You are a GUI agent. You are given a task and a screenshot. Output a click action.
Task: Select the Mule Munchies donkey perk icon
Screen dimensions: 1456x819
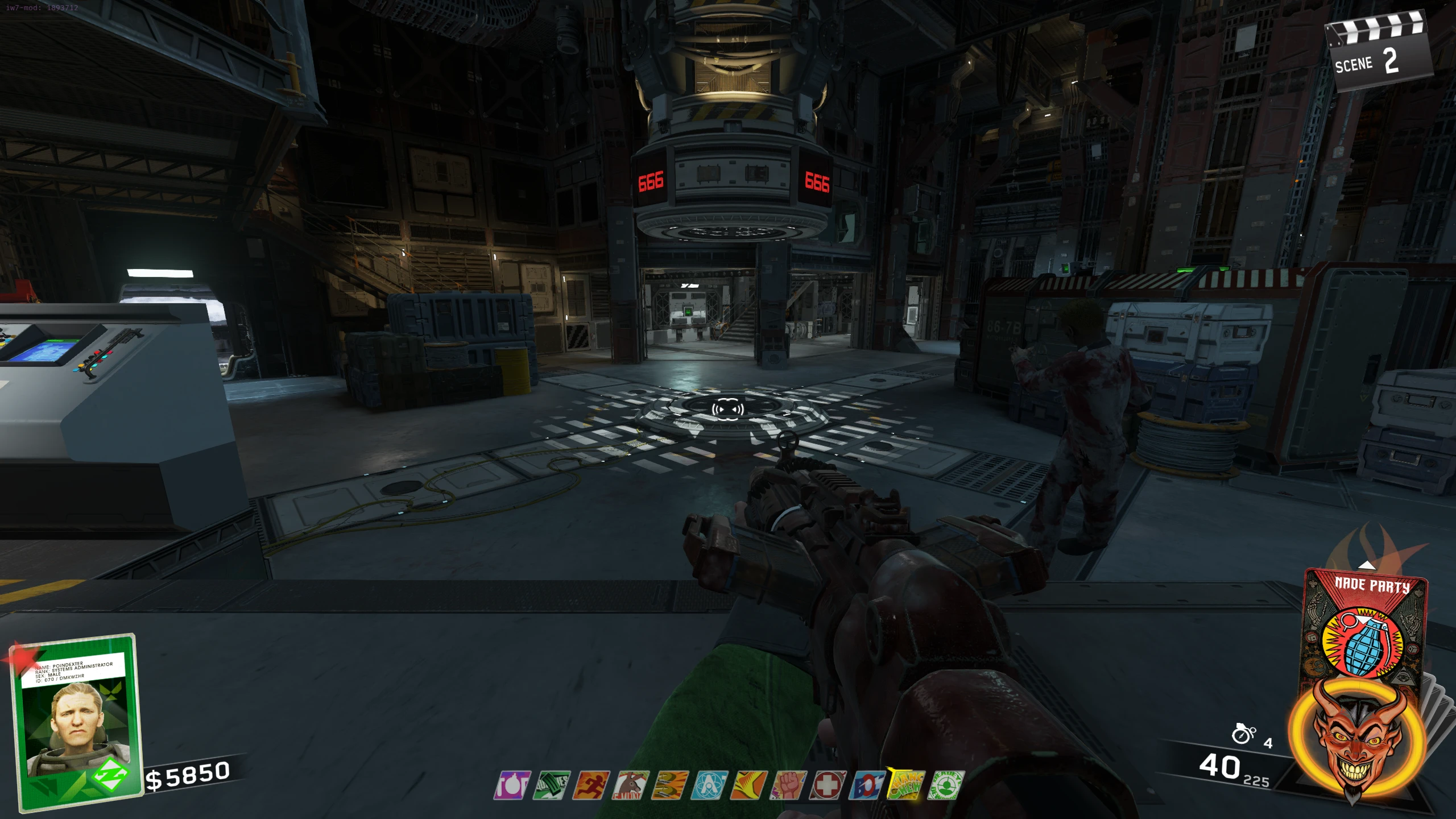pyautogui.click(x=631, y=785)
